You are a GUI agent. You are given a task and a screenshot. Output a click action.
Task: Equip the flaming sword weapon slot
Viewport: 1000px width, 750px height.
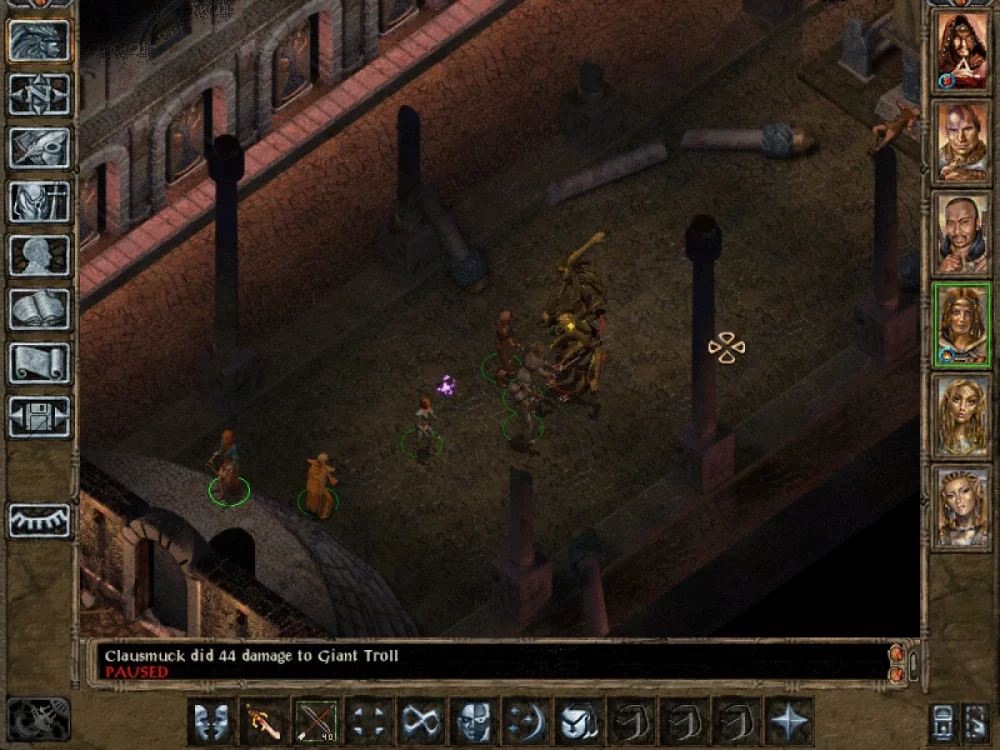pos(264,721)
